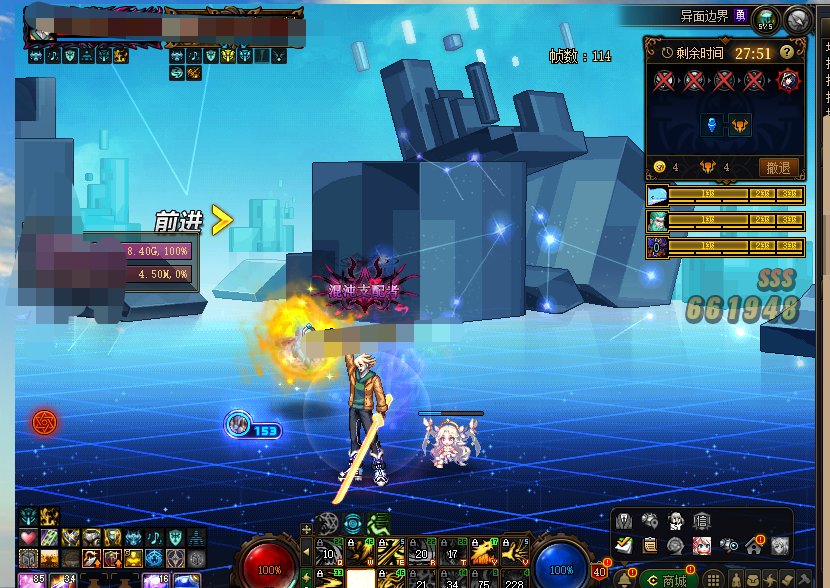Click the red hexagram emblem button
The height and width of the screenshot is (588, 830).
pyautogui.click(x=43, y=422)
